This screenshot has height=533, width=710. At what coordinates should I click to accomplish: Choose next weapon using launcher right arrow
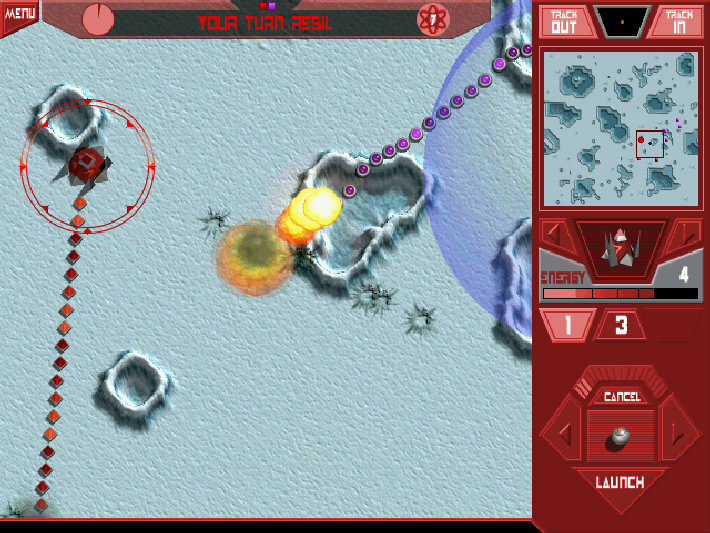(x=681, y=435)
